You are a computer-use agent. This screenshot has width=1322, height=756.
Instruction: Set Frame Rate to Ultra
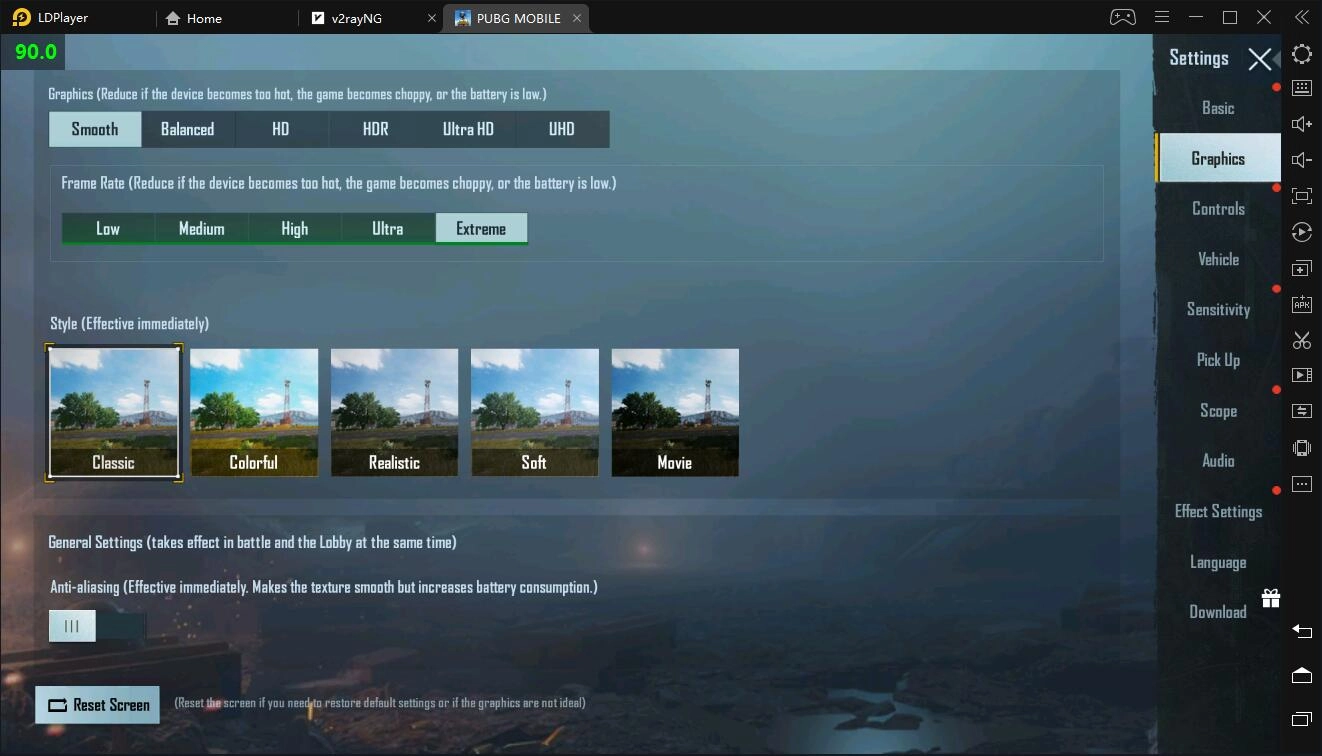coord(388,228)
